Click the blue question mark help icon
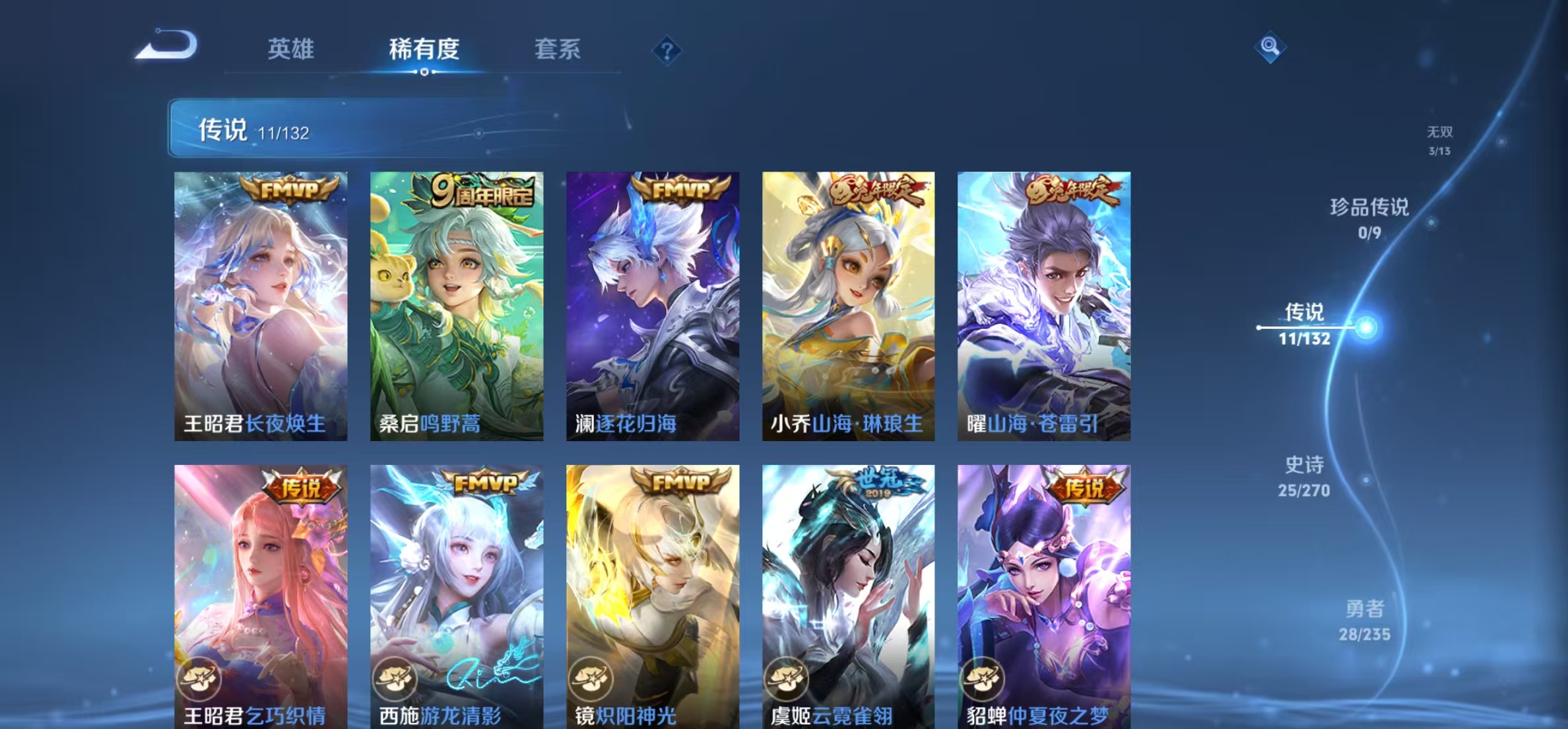Image resolution: width=1568 pixels, height=729 pixels. 669,50
